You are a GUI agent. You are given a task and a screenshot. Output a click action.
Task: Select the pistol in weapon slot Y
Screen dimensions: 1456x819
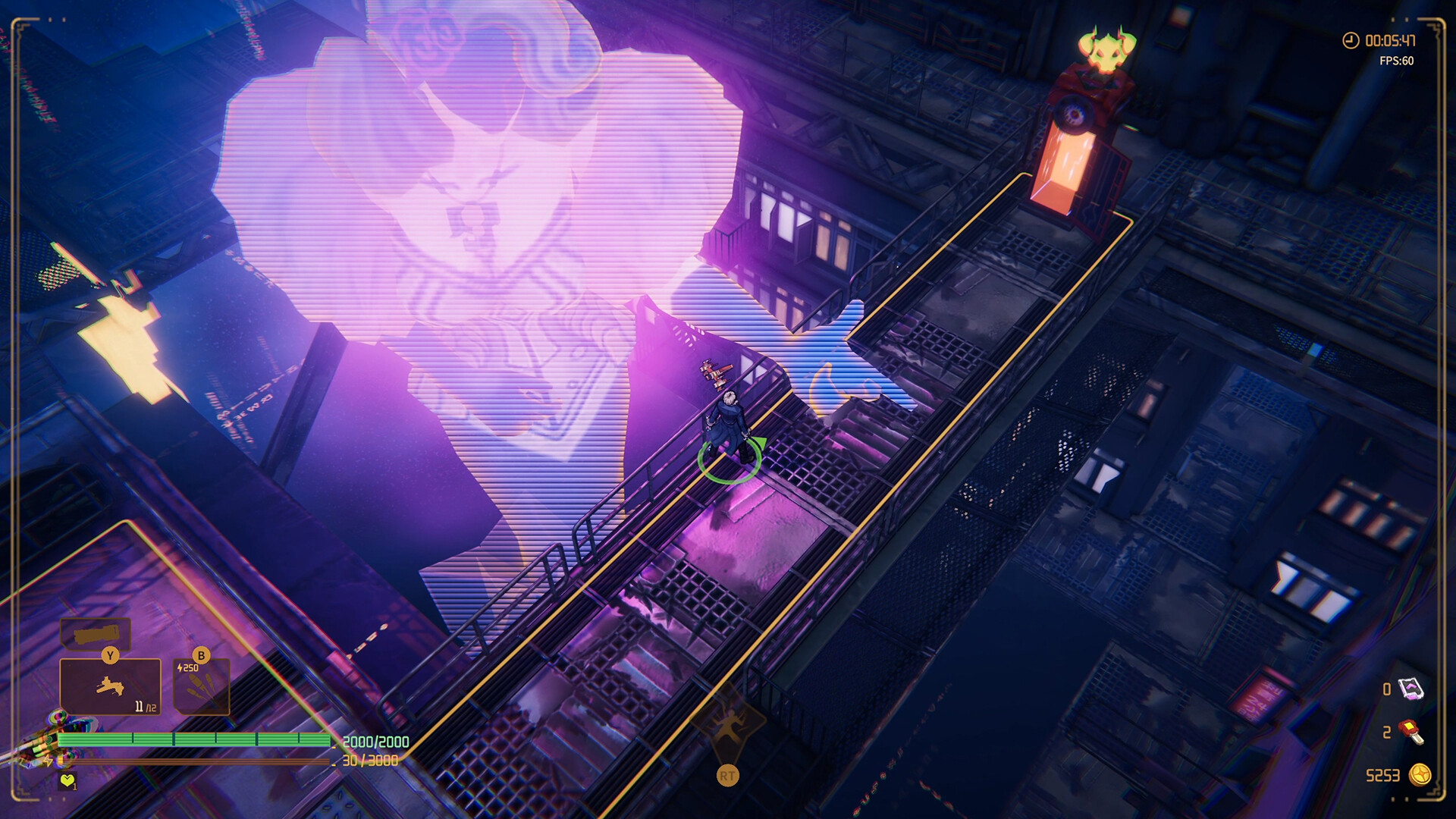pos(111,686)
